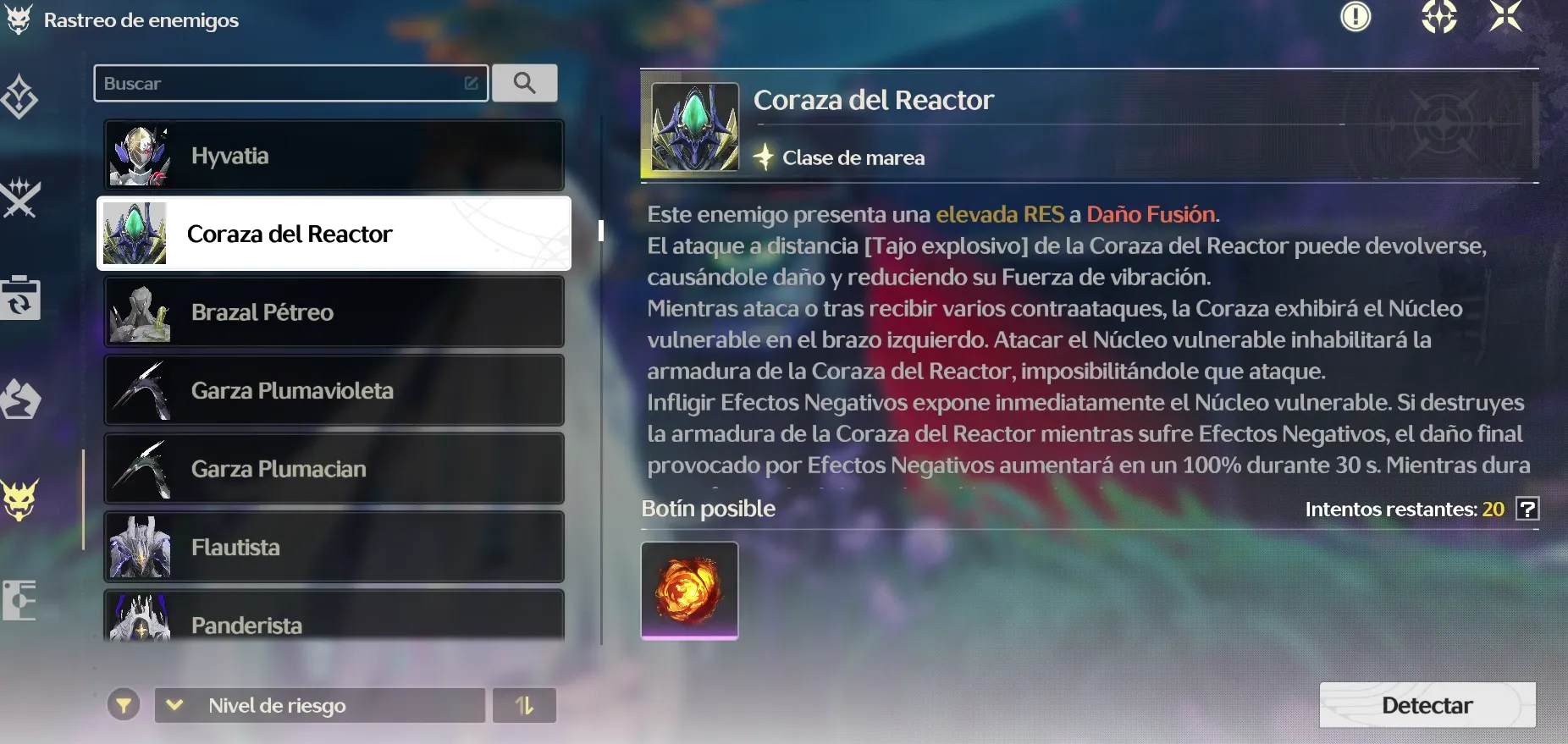Select the Brazal Pétreo enemy entry
This screenshot has height=744, width=1568.
point(334,311)
